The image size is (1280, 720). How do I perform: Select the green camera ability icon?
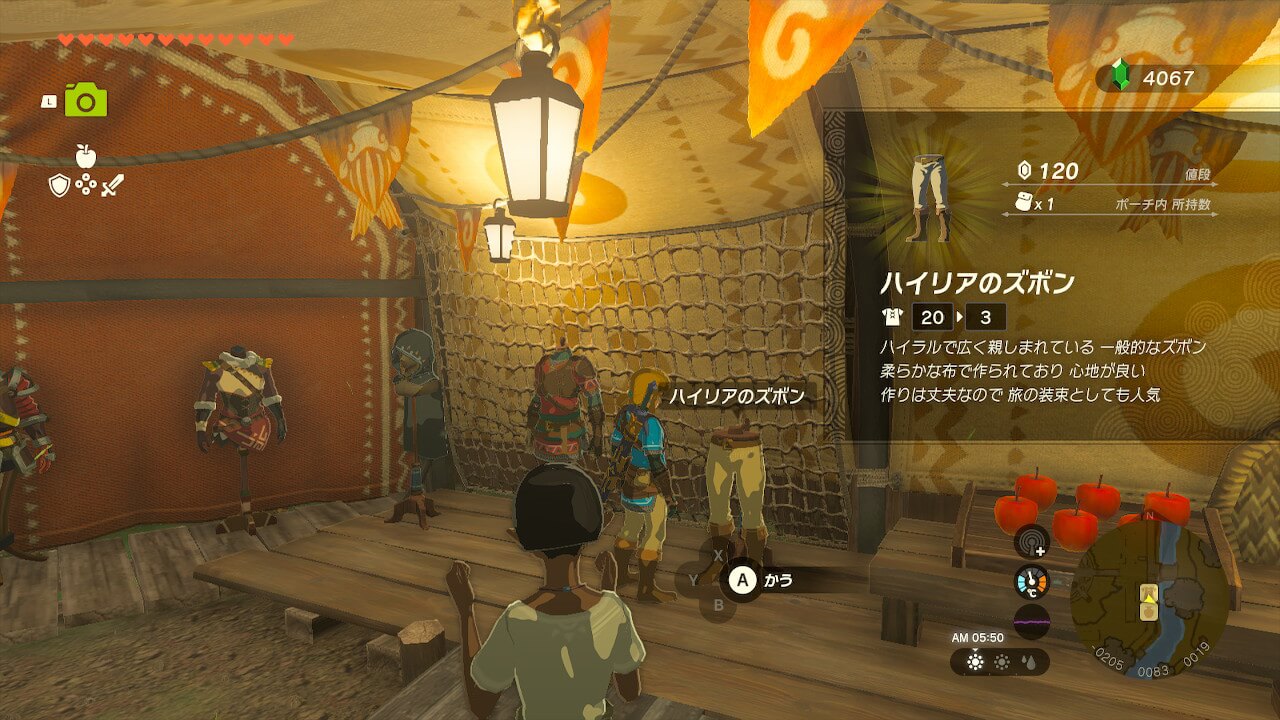click(x=86, y=100)
